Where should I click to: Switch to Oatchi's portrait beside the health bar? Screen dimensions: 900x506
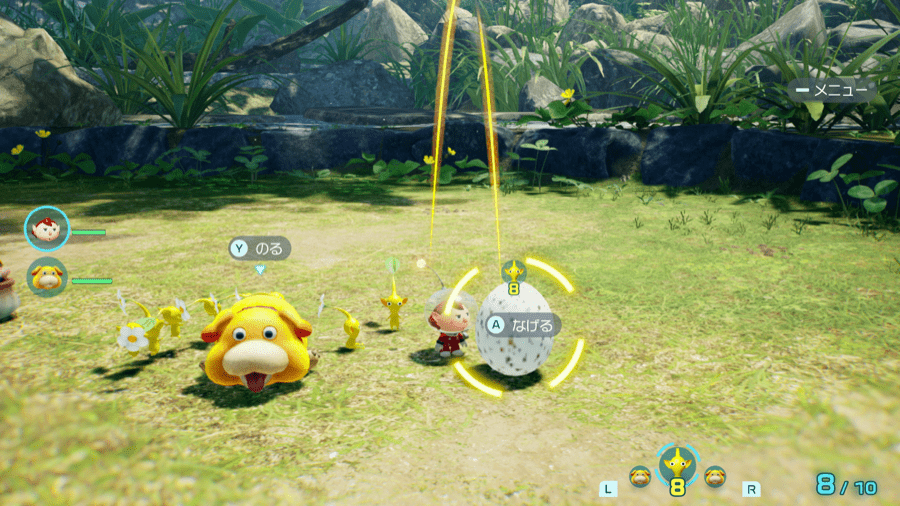(46, 277)
